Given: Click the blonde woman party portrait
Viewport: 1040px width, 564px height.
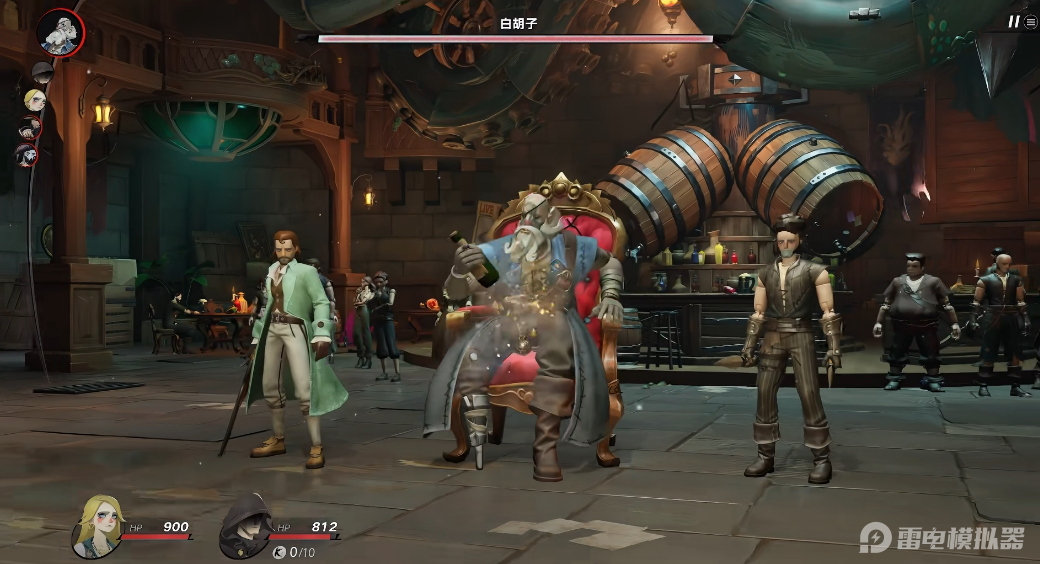Looking at the screenshot, I should tap(98, 525).
